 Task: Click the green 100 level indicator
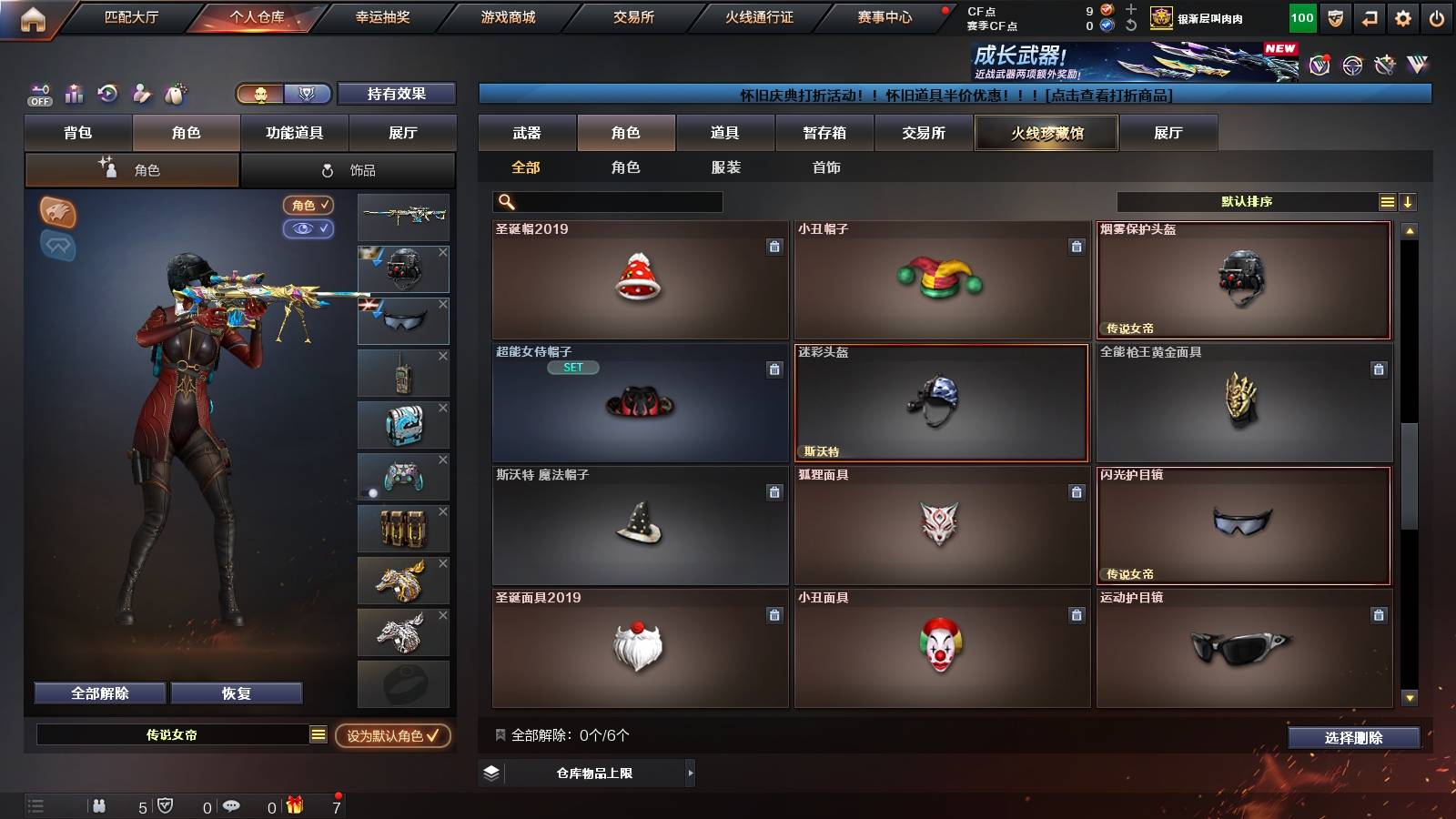(1301, 16)
